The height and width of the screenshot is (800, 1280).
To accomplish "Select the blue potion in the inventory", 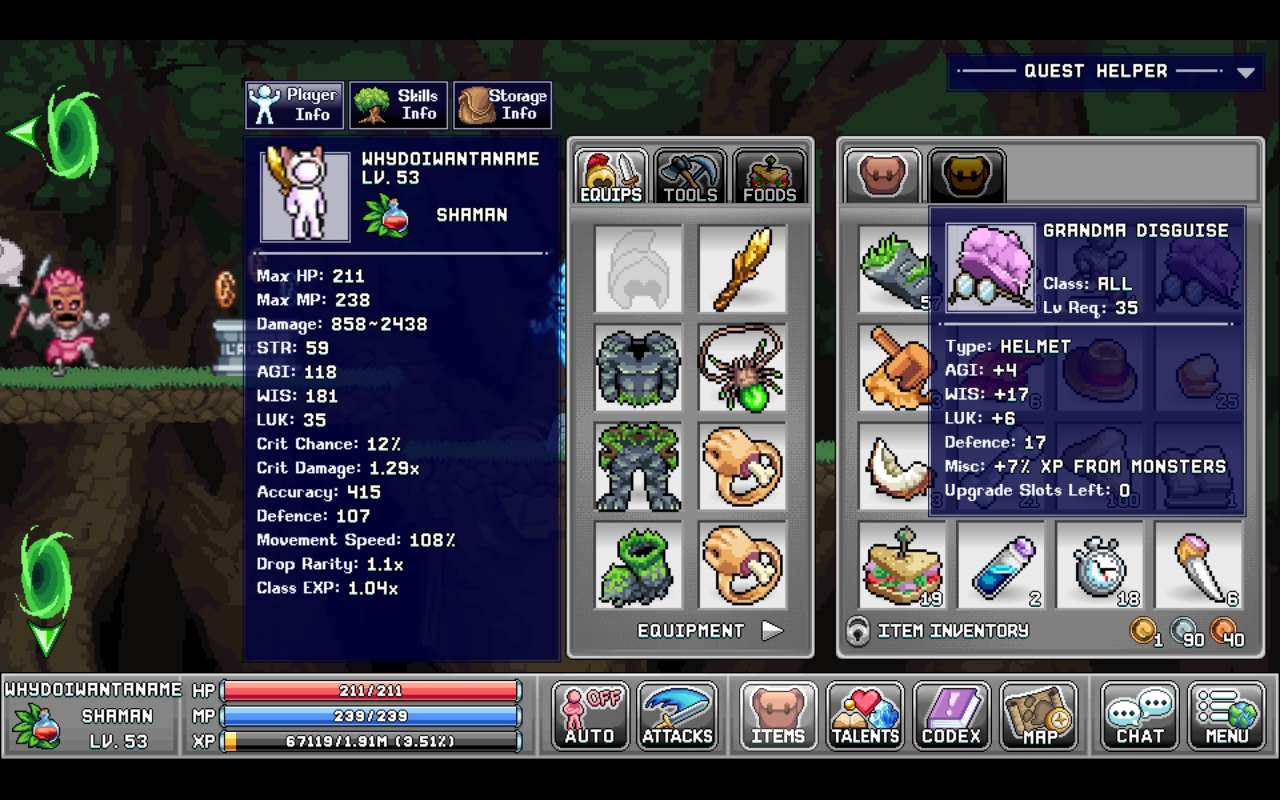I will coord(1001,565).
